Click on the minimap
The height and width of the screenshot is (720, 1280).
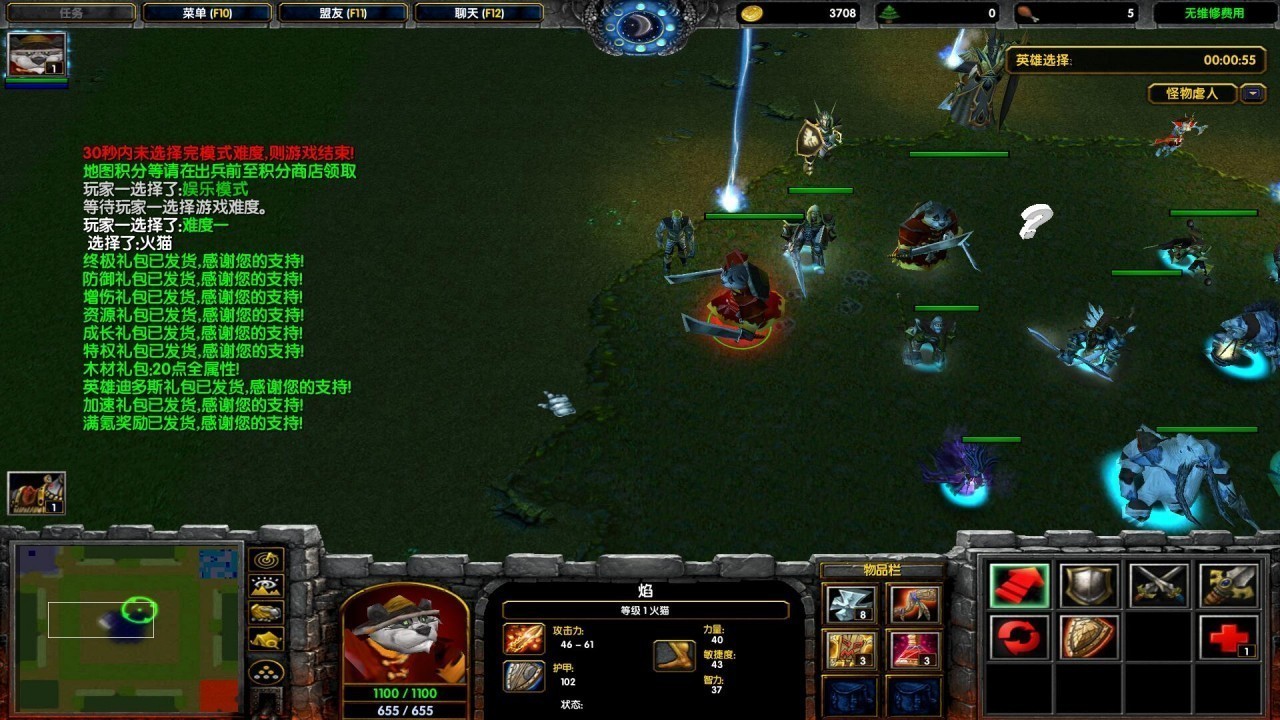point(125,625)
